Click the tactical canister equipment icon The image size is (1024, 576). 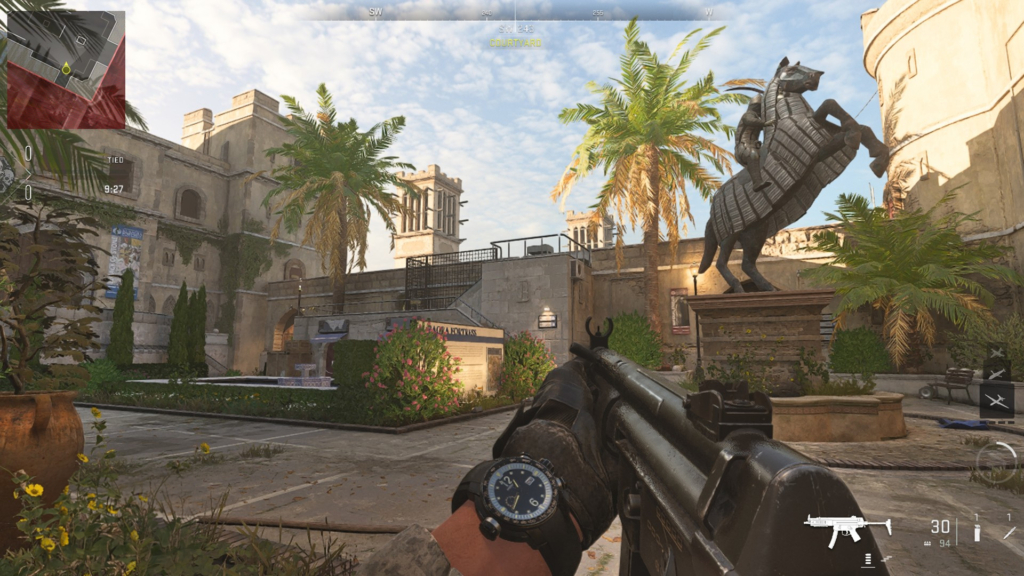tap(977, 530)
